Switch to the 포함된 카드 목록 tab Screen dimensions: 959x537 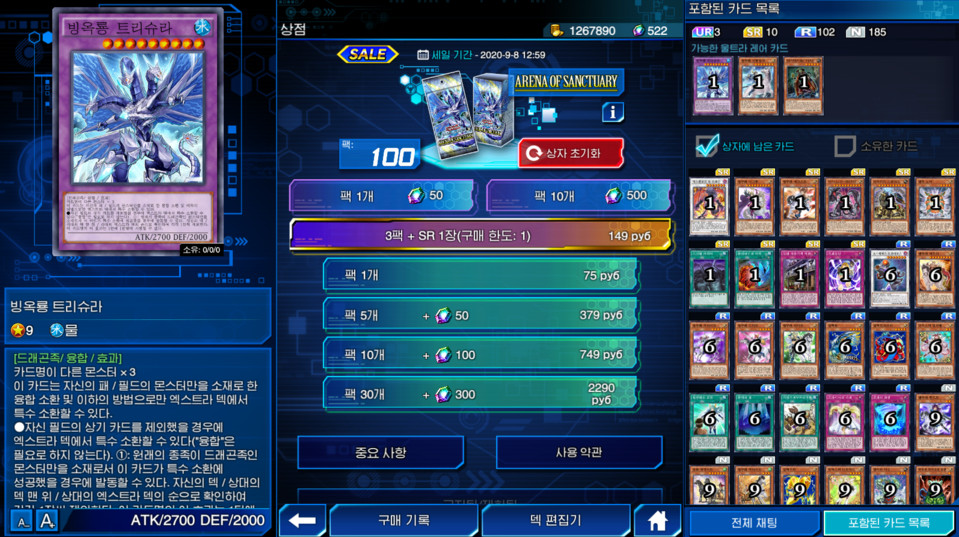tap(888, 522)
